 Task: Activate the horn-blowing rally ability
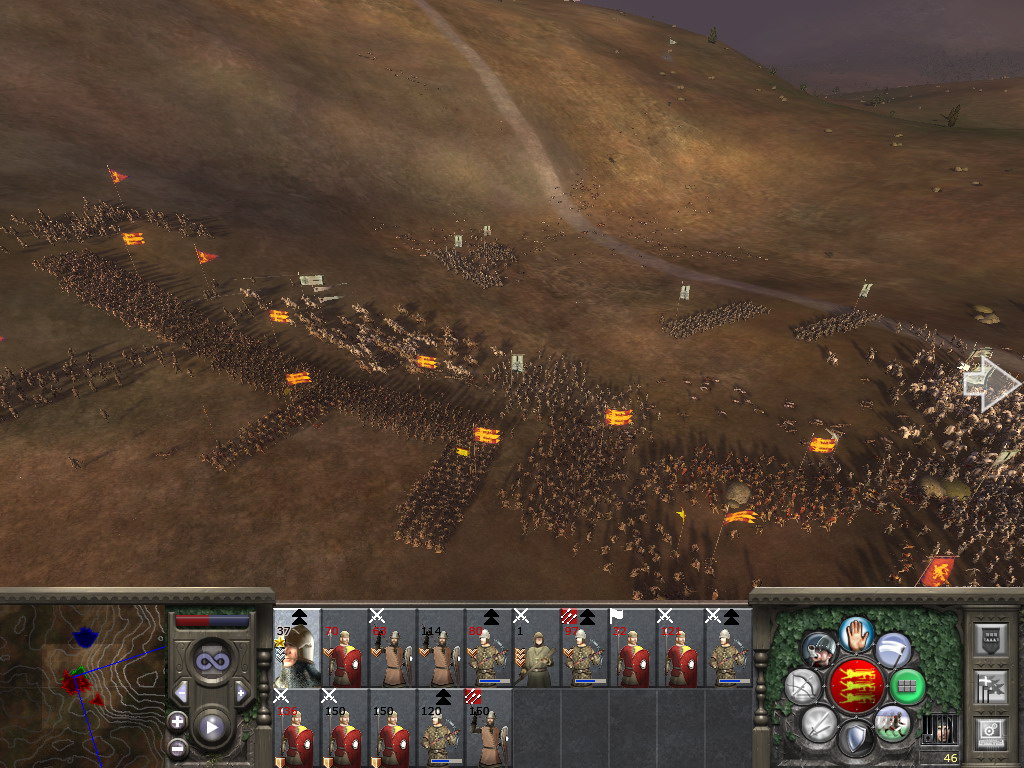pyautogui.click(x=820, y=650)
